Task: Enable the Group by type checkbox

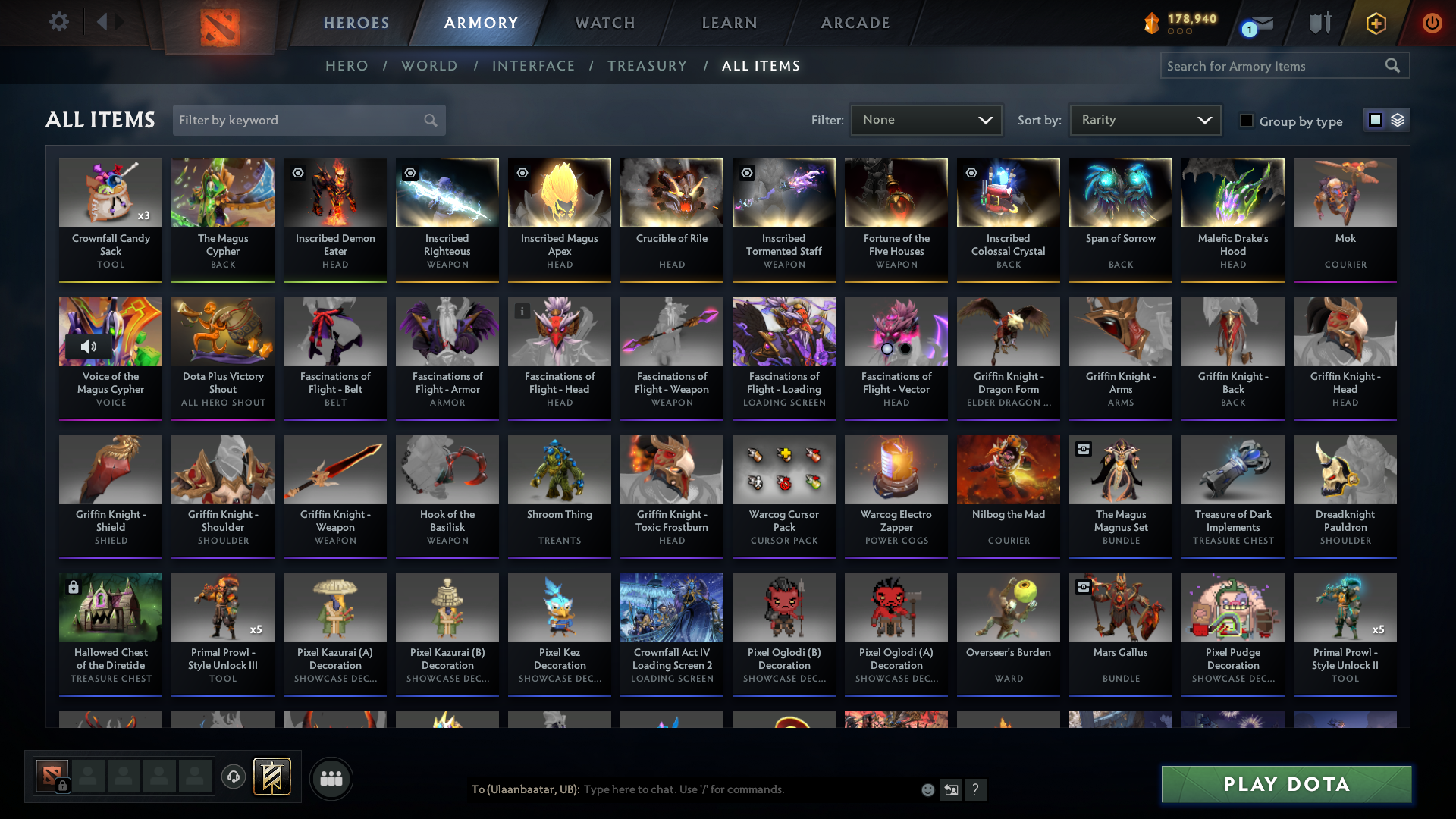Action: pyautogui.click(x=1247, y=120)
